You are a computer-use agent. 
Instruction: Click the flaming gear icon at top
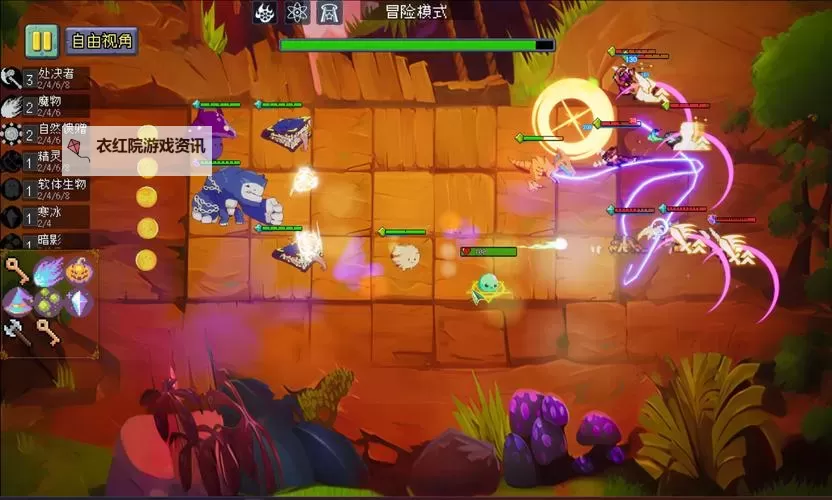pyautogui.click(x=265, y=13)
